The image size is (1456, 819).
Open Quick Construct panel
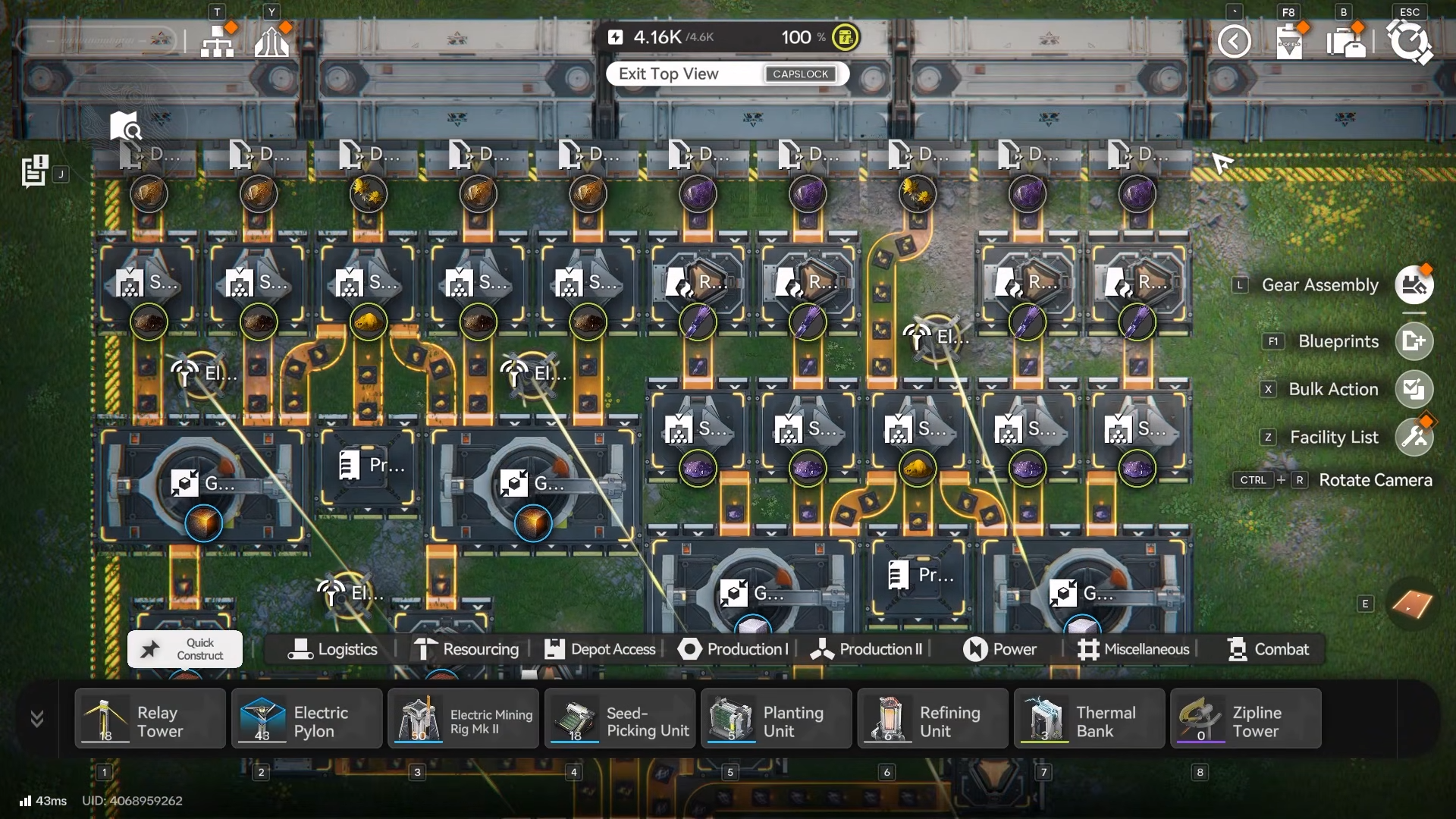click(x=185, y=649)
